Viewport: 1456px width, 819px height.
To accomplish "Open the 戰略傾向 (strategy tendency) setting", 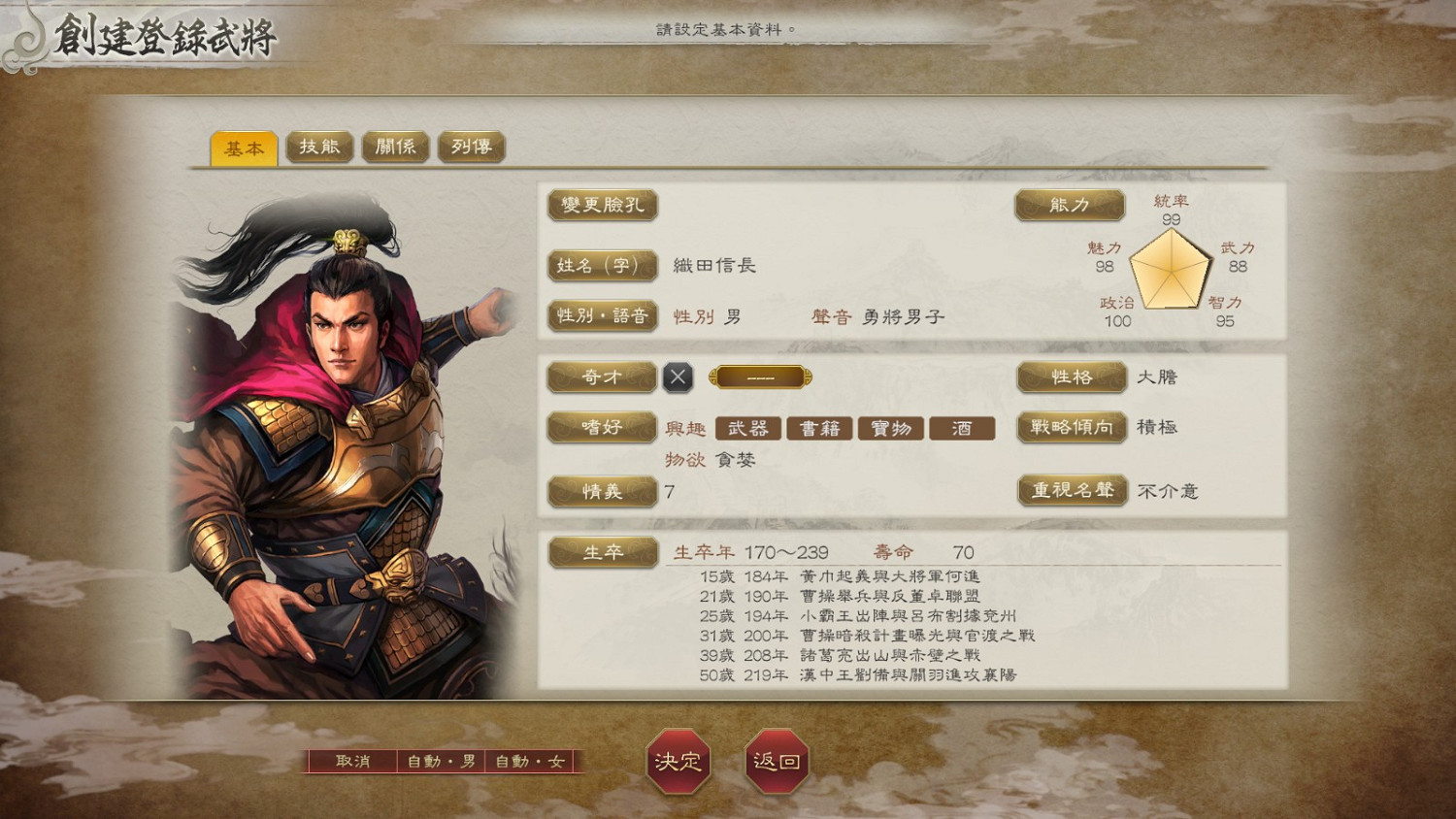I will coord(1071,427).
